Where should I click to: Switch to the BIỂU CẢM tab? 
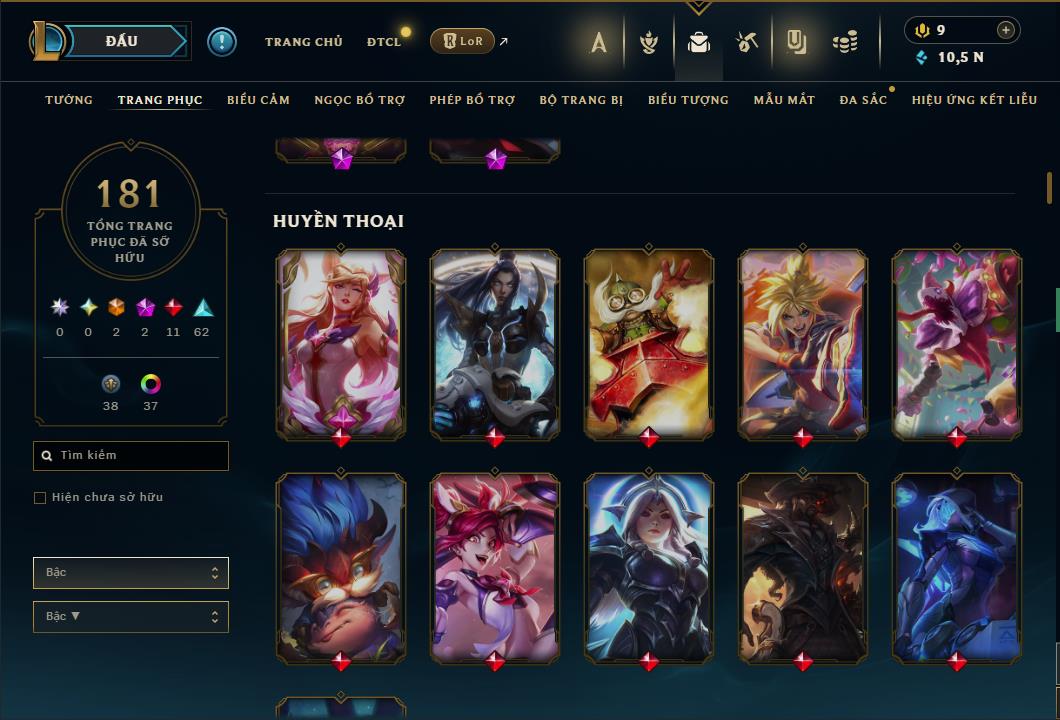click(x=258, y=100)
